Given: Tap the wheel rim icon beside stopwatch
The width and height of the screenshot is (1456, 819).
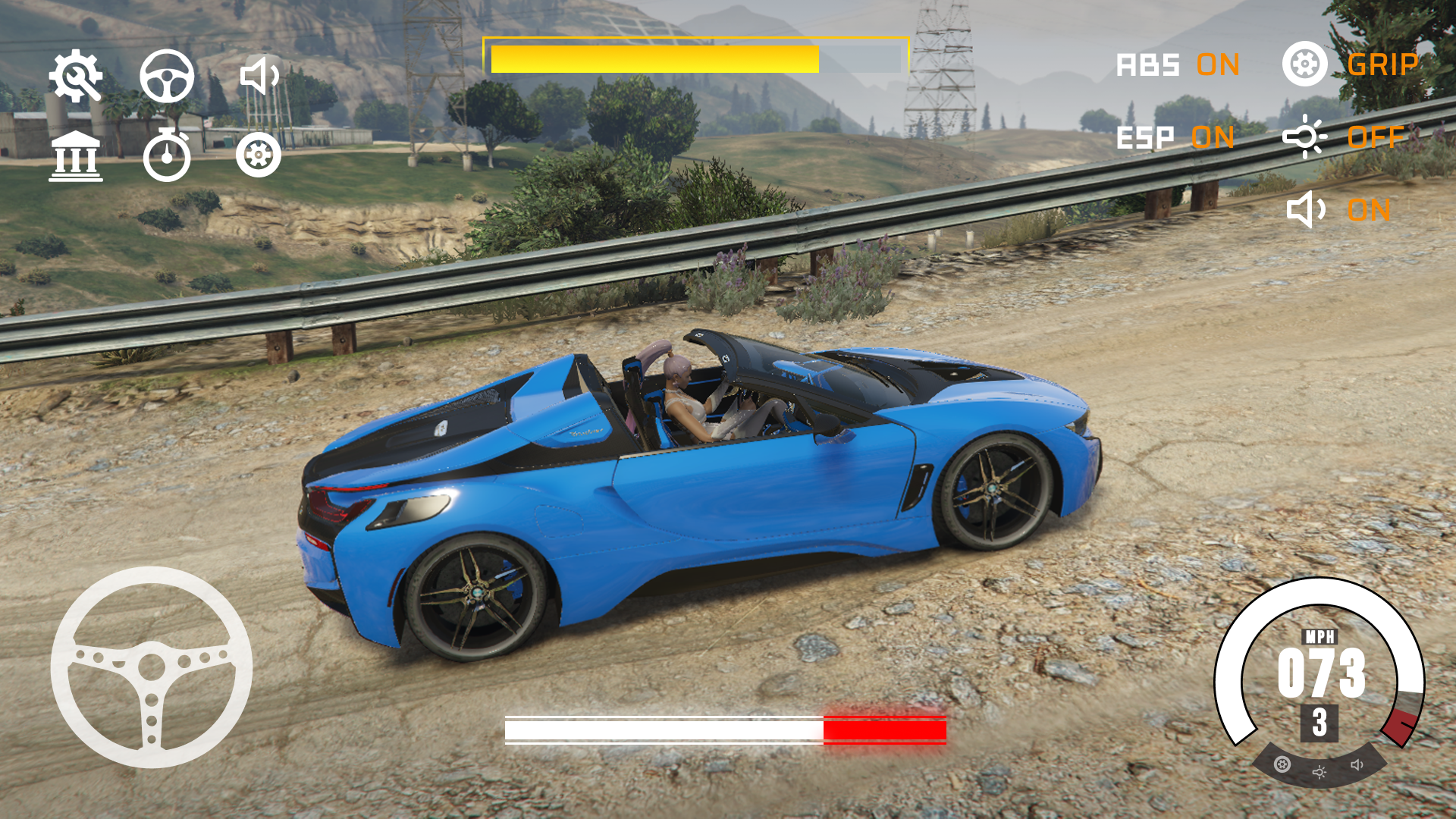Looking at the screenshot, I should (x=259, y=155).
